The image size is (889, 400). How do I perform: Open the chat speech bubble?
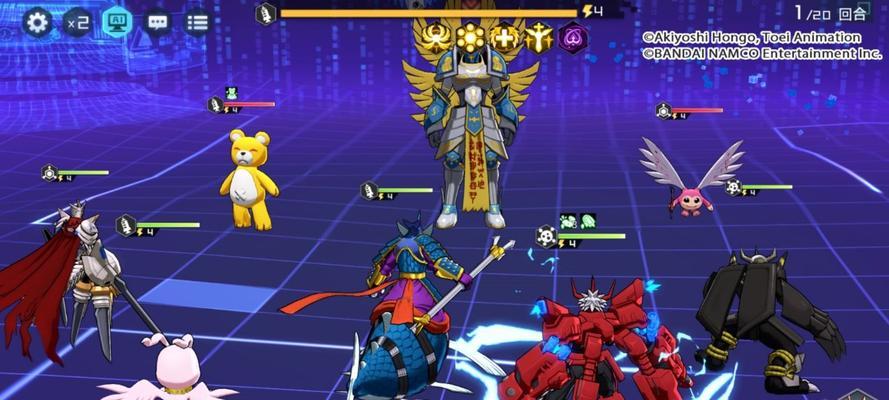(158, 21)
